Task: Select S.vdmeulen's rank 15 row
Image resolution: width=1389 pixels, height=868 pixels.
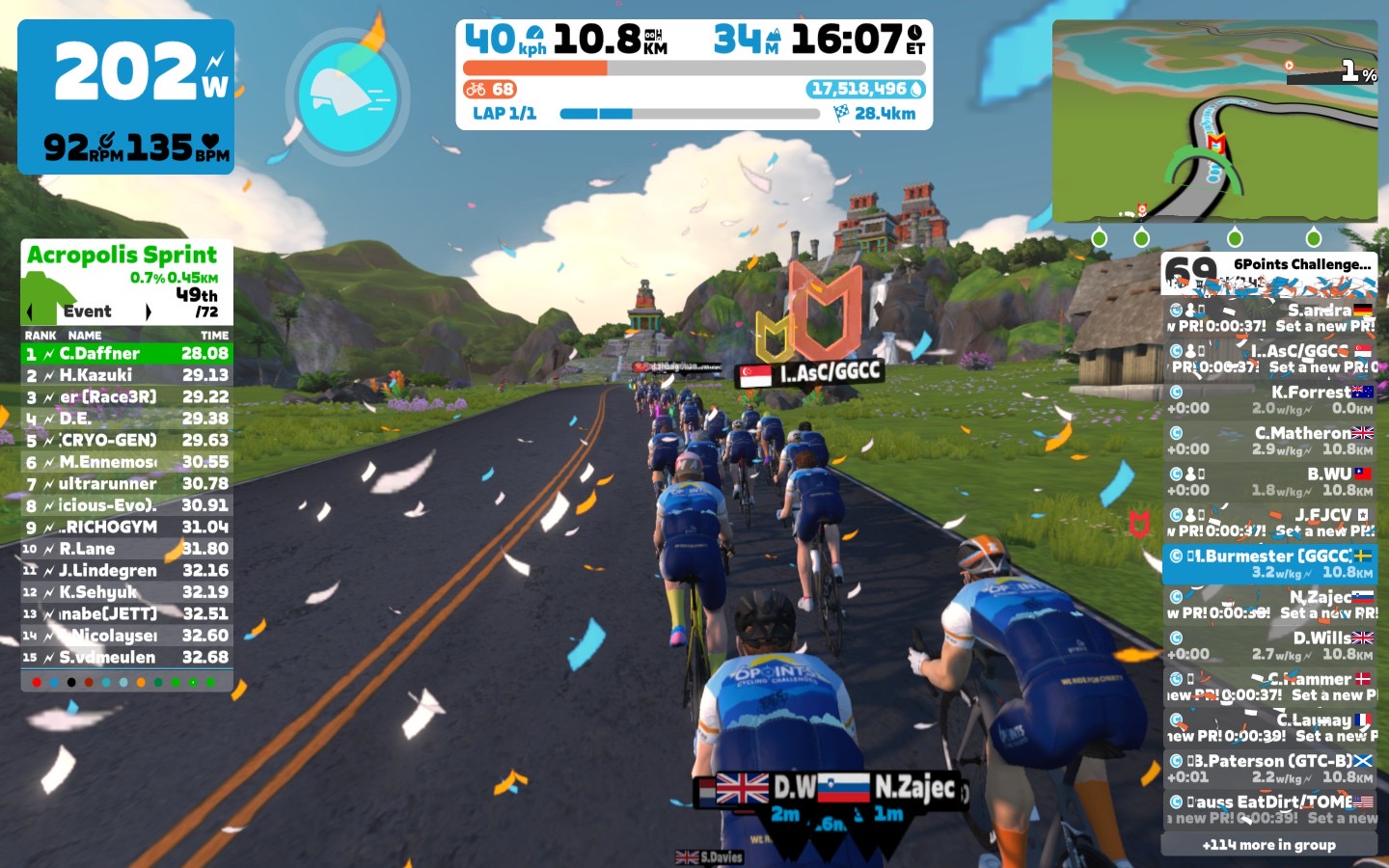Action: tap(126, 658)
